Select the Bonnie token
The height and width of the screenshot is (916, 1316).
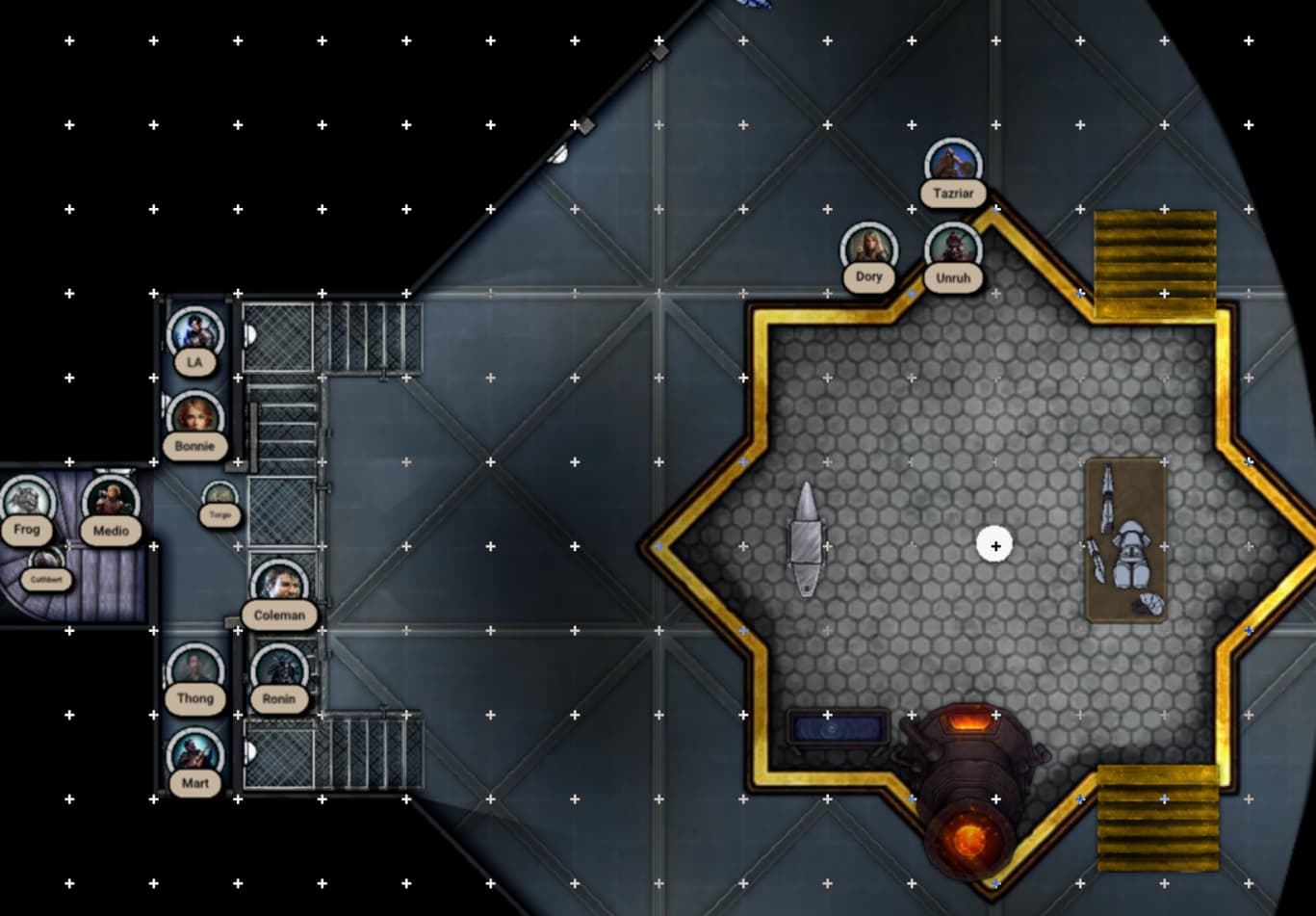(194, 419)
